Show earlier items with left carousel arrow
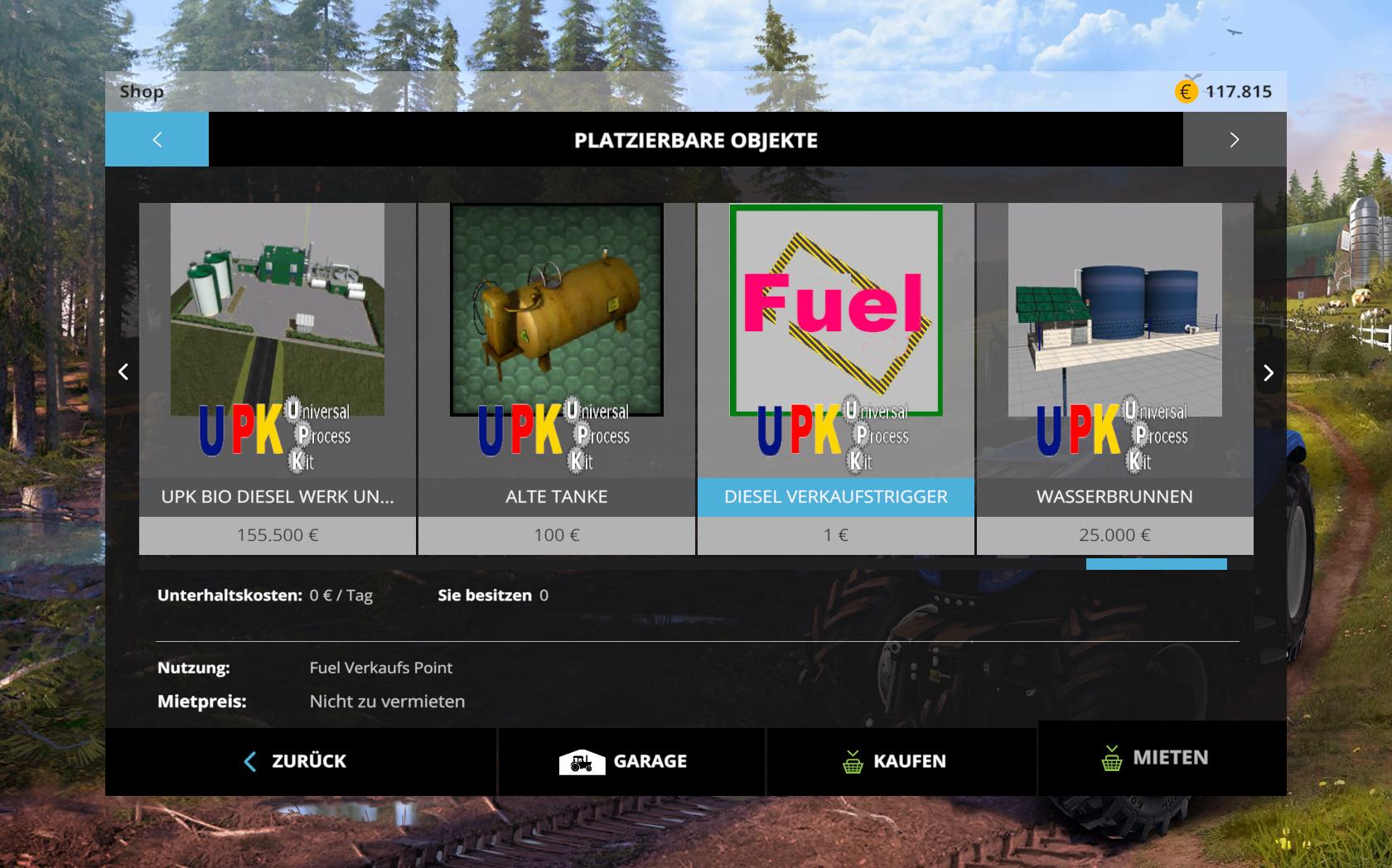 click(x=123, y=373)
